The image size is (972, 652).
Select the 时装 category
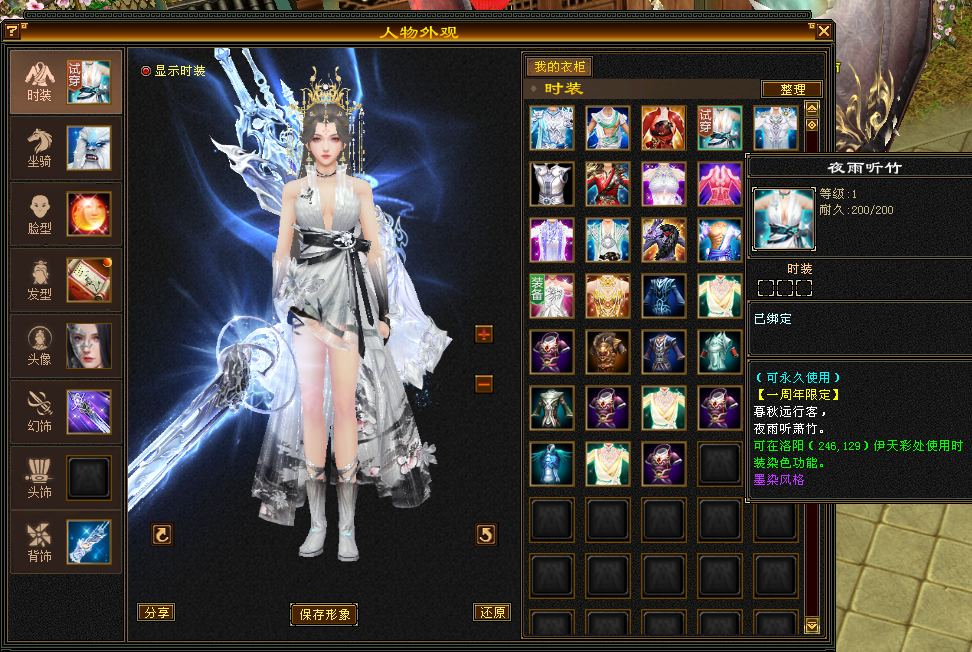[66, 82]
